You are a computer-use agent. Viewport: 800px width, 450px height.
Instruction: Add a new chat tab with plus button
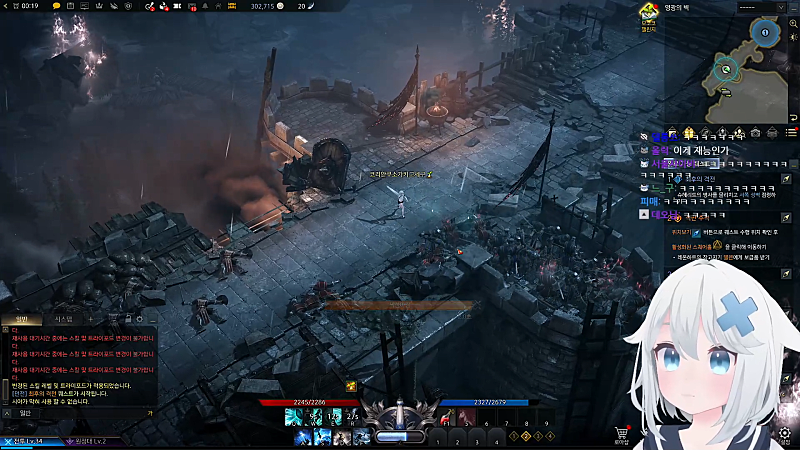tap(90, 319)
